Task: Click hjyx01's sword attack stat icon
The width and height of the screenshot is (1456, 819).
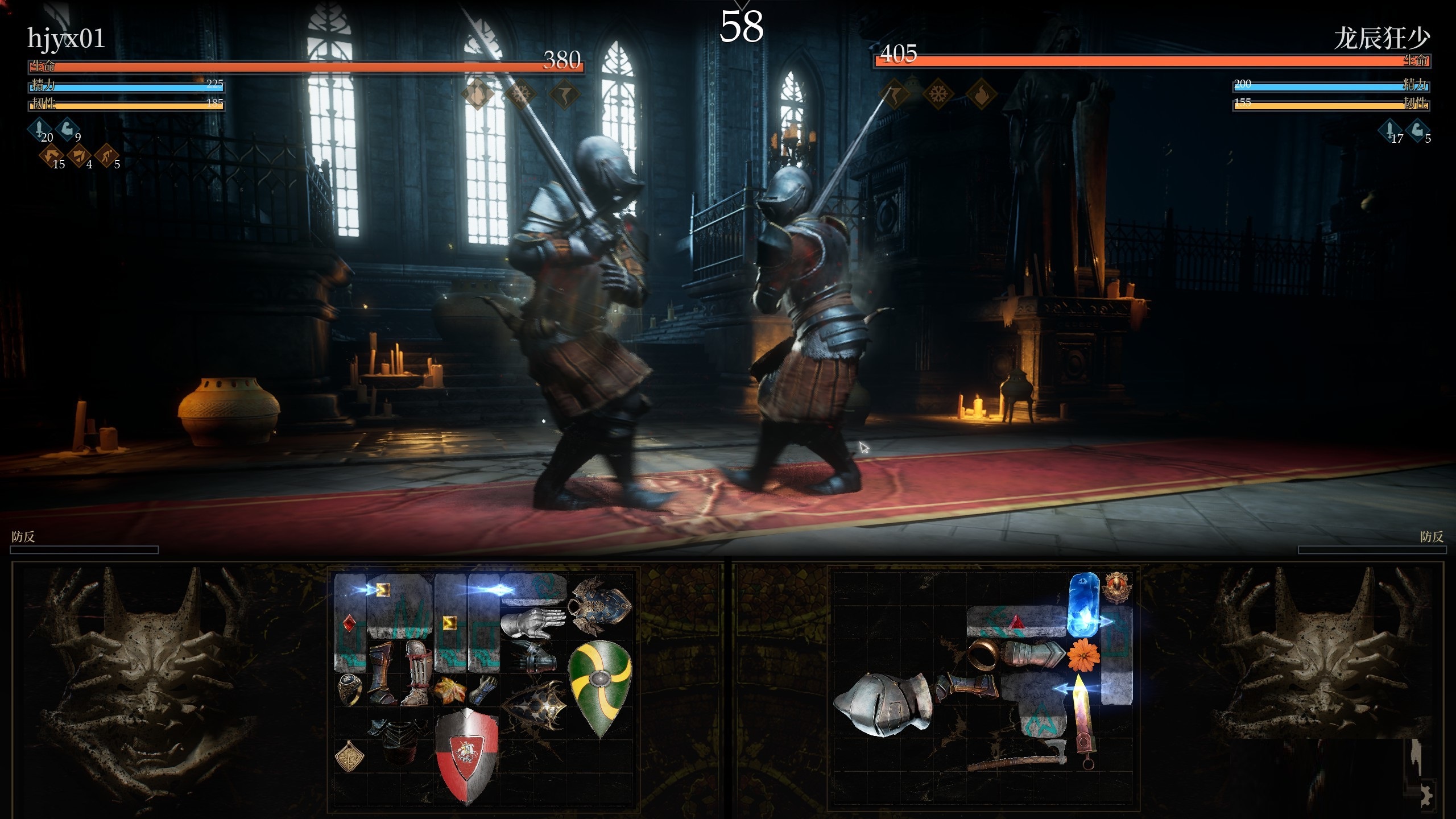Action: 41,129
